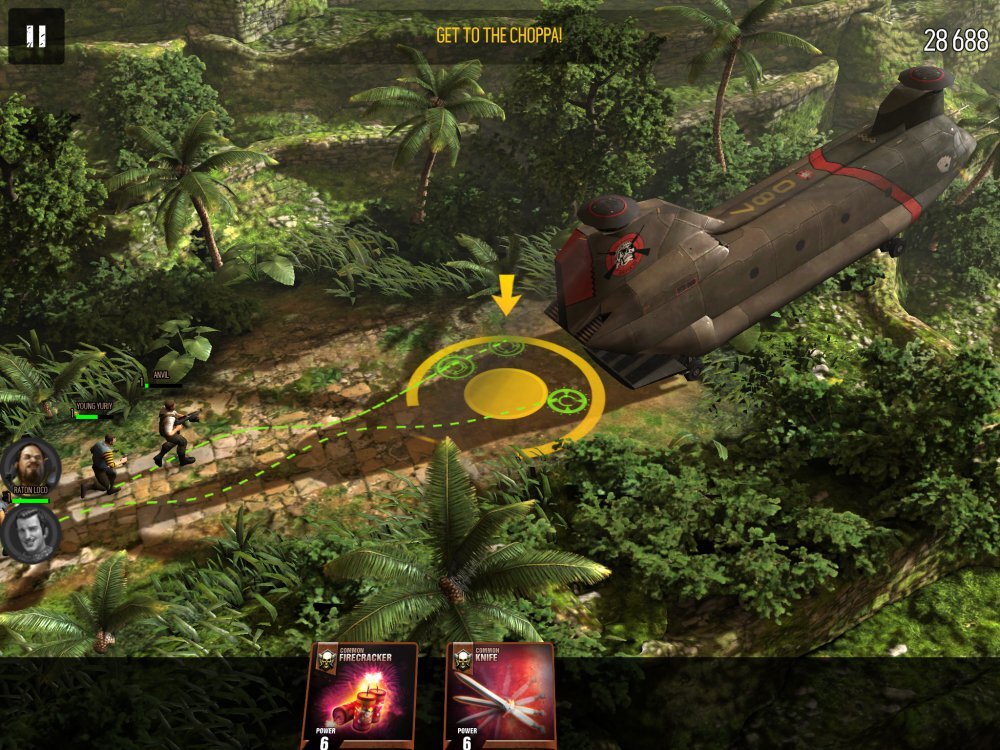Select the Common Firecracker card
Screen dimensions: 1000x750
click(360, 696)
